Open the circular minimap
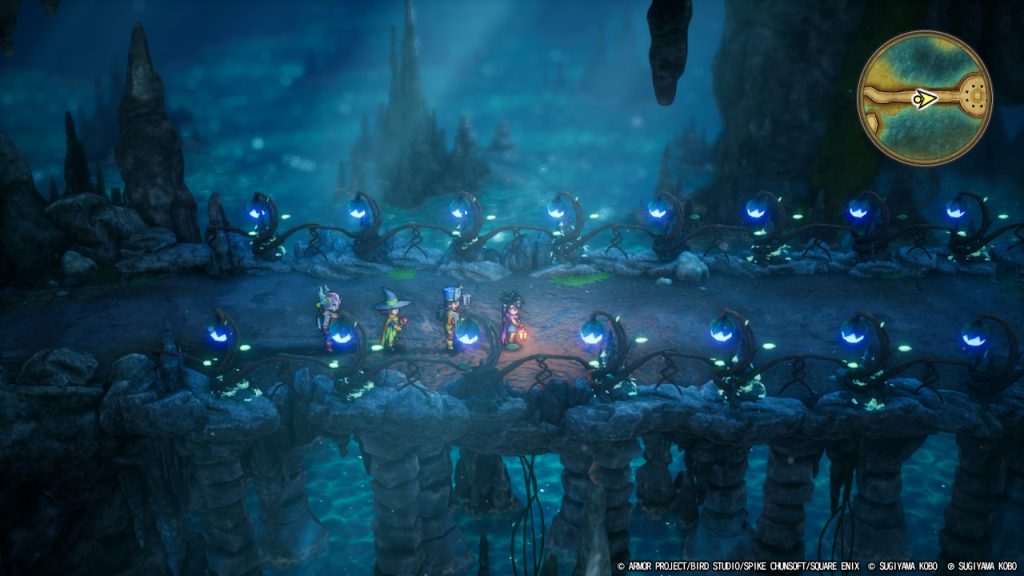The width and height of the screenshot is (1024, 576). (x=924, y=98)
